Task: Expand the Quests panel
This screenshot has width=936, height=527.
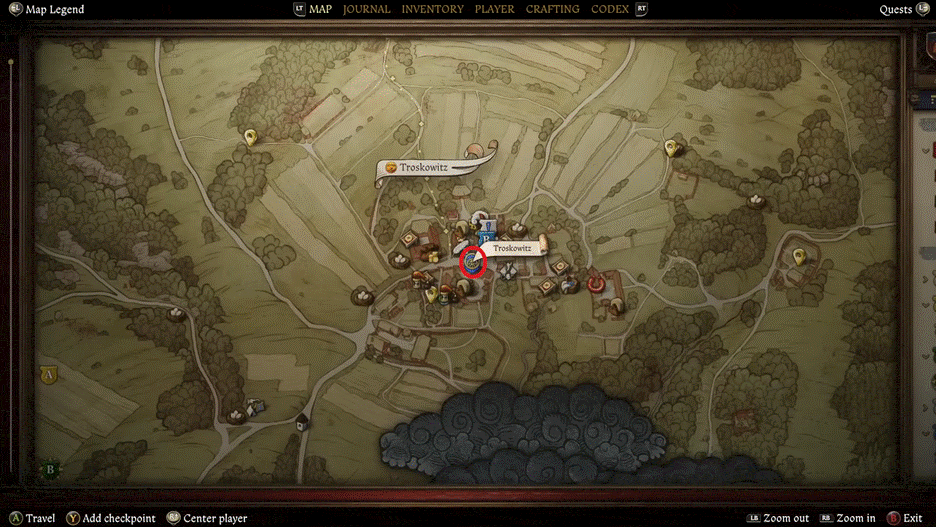Action: tap(895, 10)
